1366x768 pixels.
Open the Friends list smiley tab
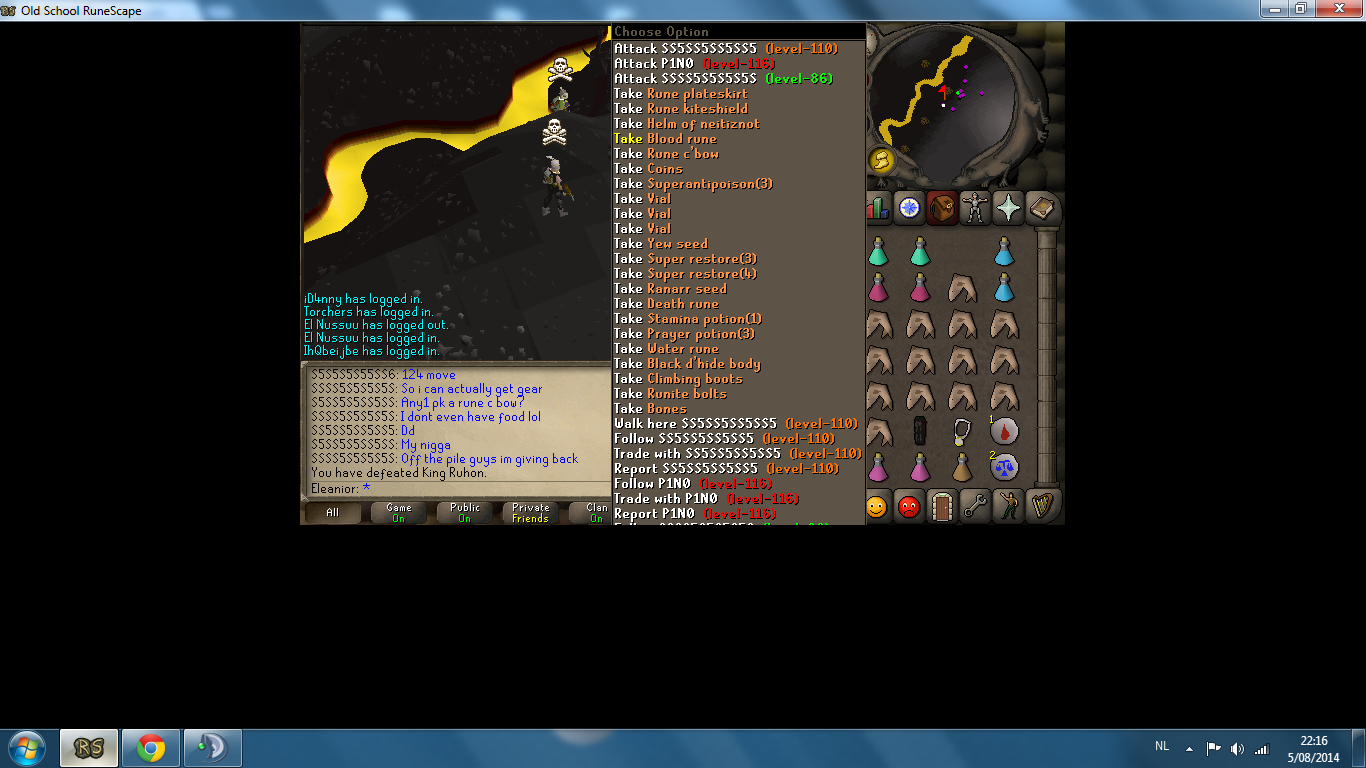pos(877,507)
